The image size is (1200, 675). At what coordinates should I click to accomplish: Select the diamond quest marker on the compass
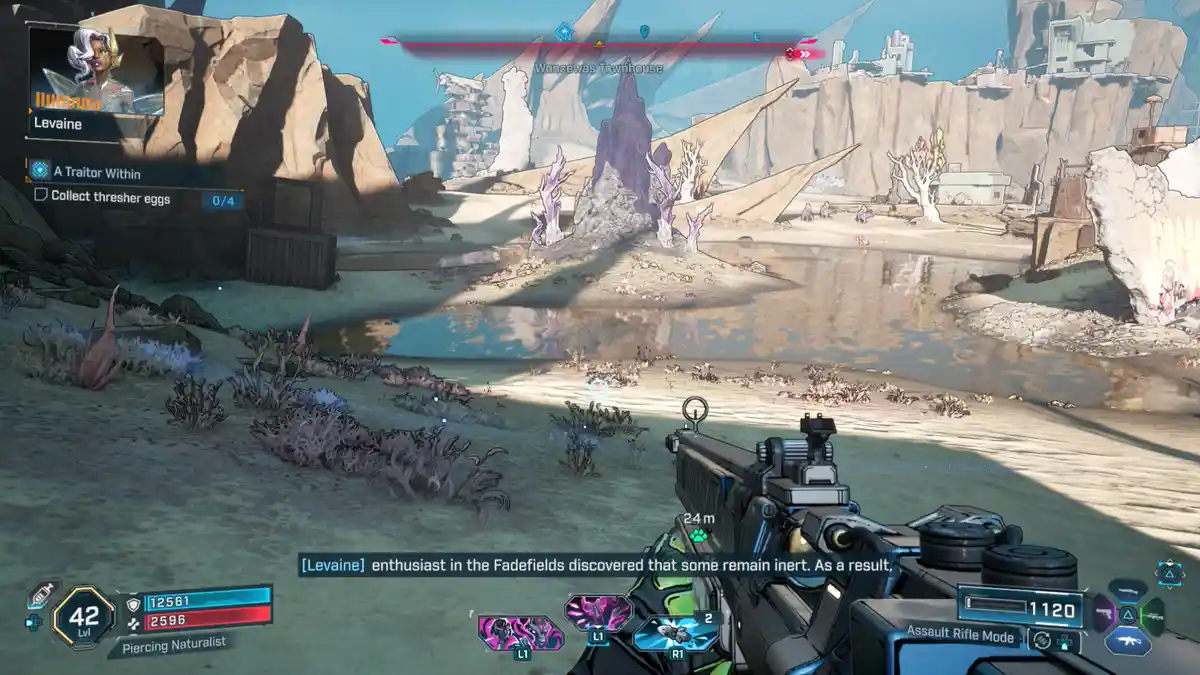564,32
